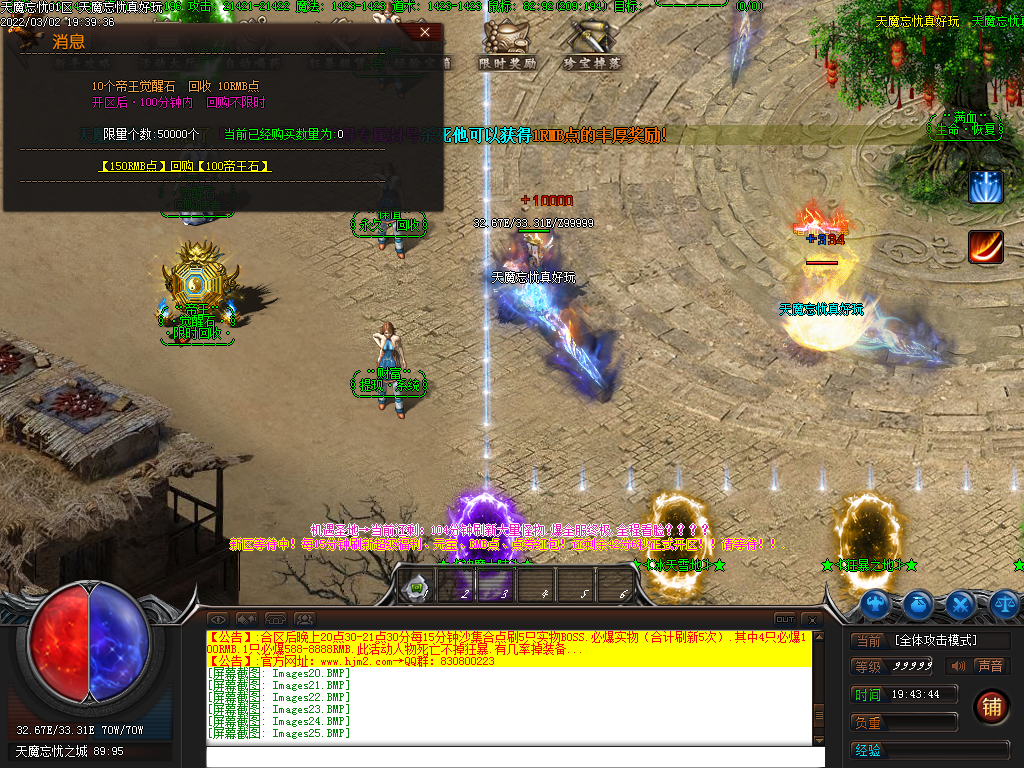The width and height of the screenshot is (1024, 768).
Task: Click the blue crossed-swords round button
Action: 961,603
